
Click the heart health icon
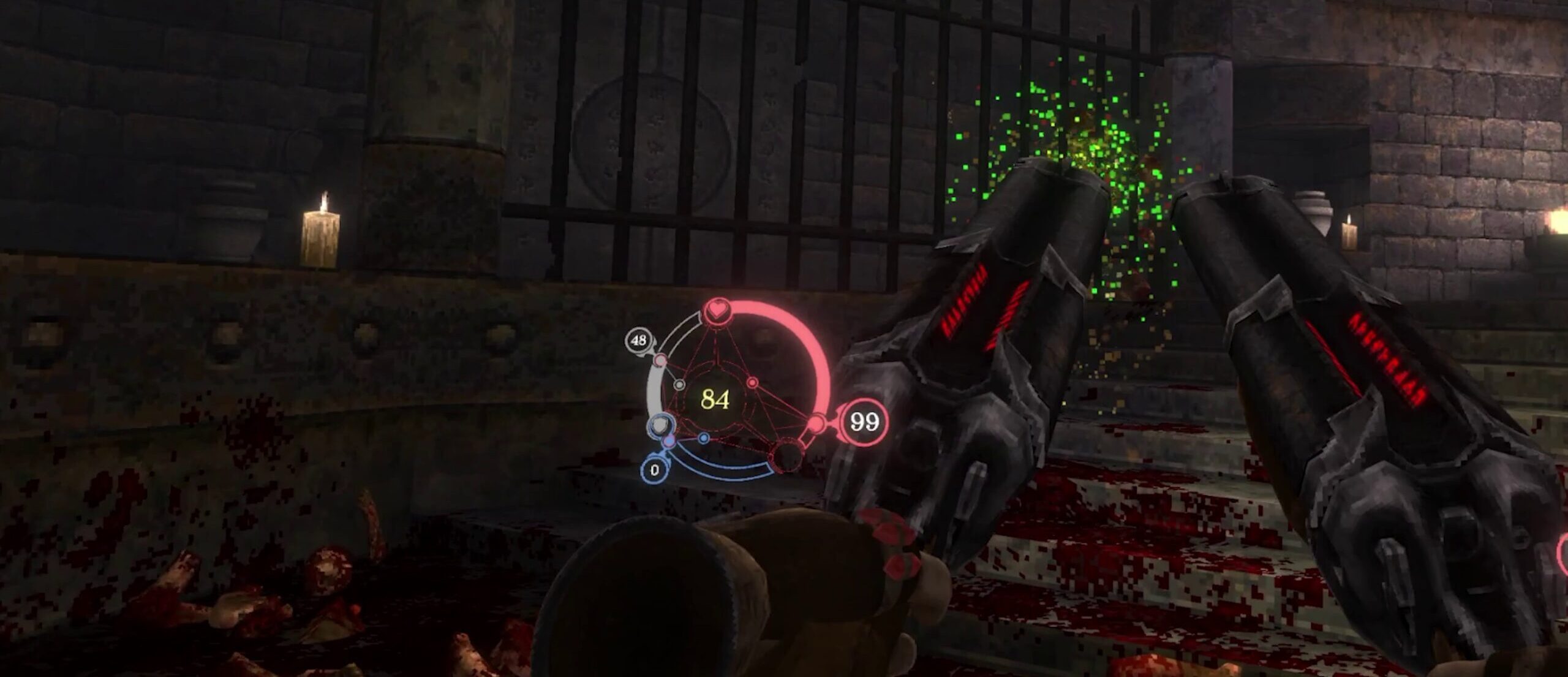[716, 311]
